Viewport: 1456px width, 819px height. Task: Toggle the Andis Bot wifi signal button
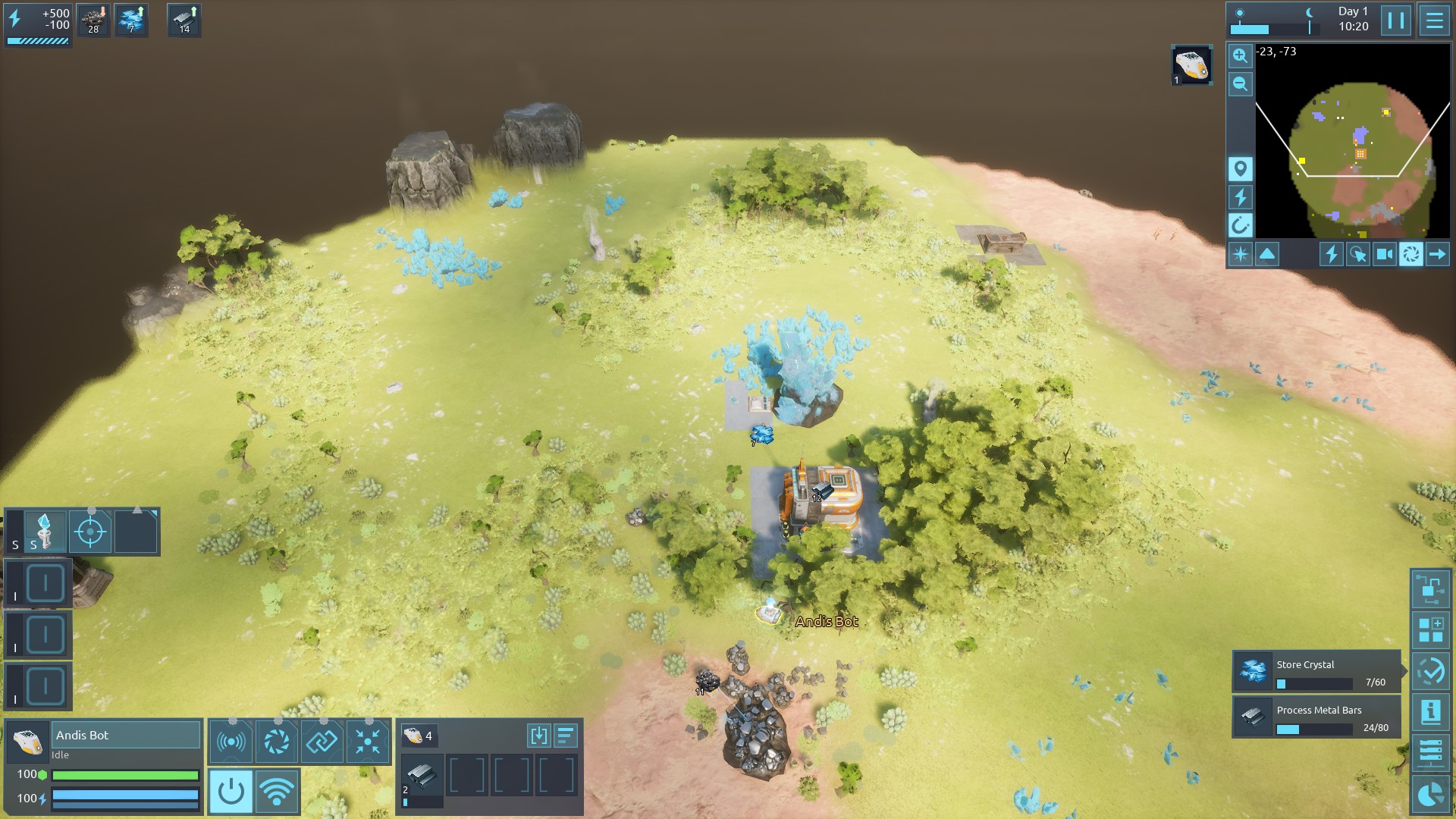click(x=277, y=792)
